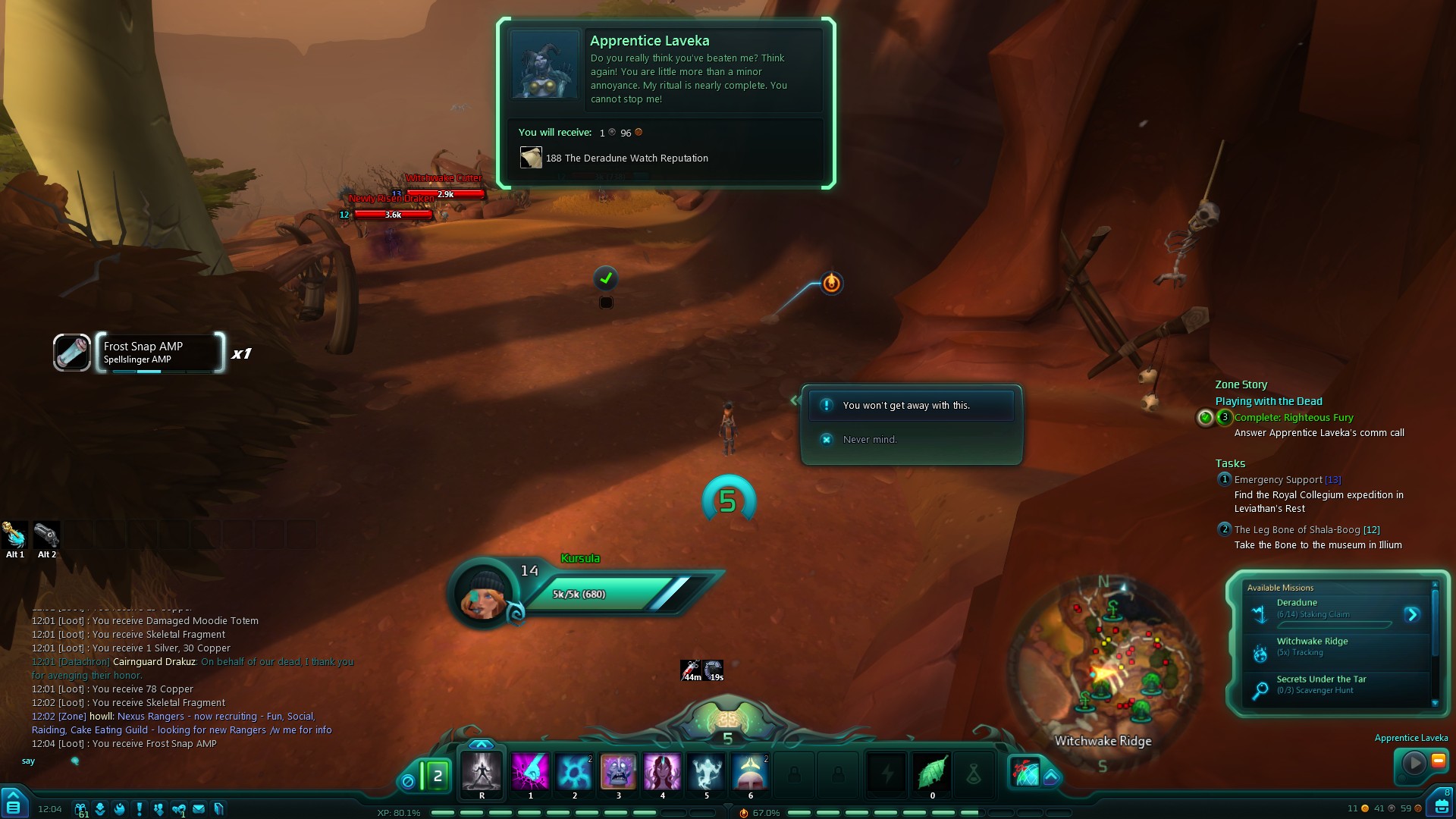Cast the purple woman ability in slot 4

coord(662,771)
